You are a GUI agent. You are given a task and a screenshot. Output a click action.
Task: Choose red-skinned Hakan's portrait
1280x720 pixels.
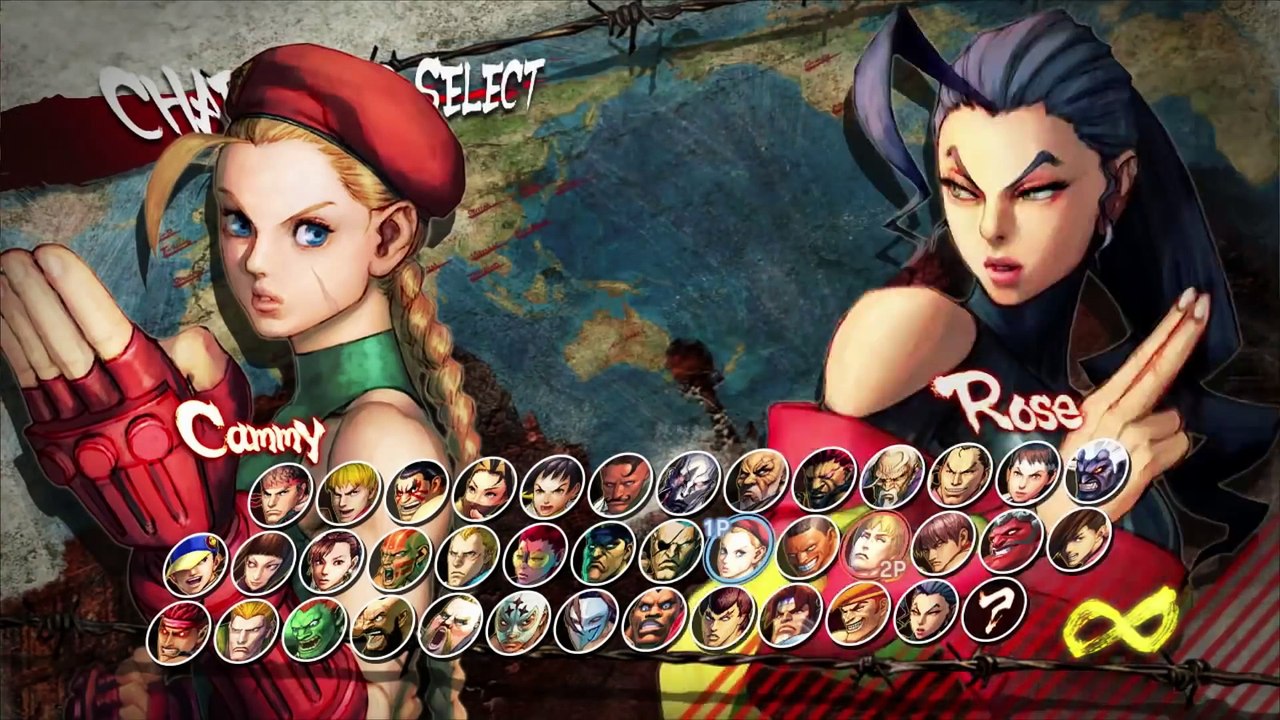[x=1011, y=541]
